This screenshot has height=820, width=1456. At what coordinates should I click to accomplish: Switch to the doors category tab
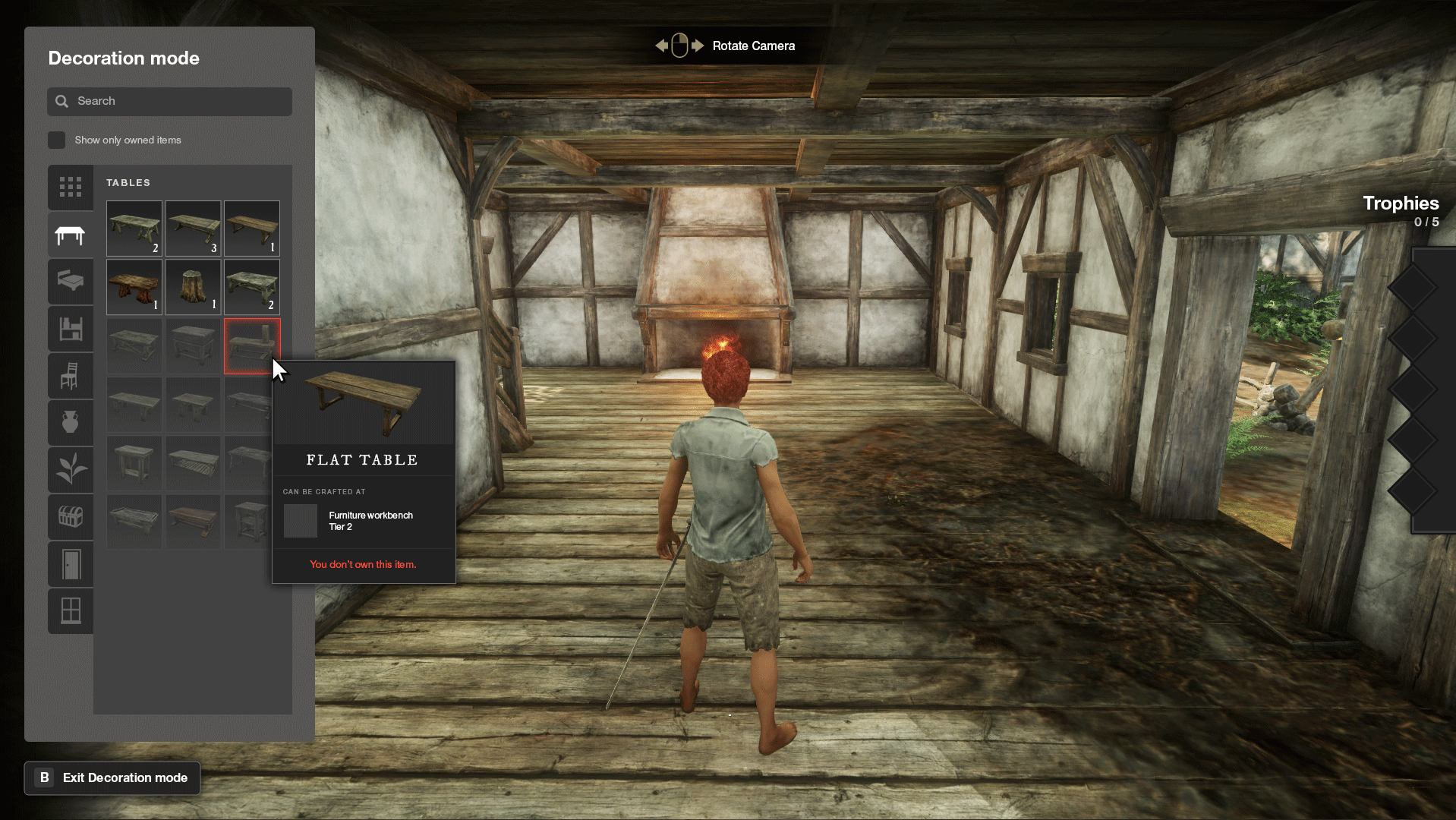pos(71,564)
